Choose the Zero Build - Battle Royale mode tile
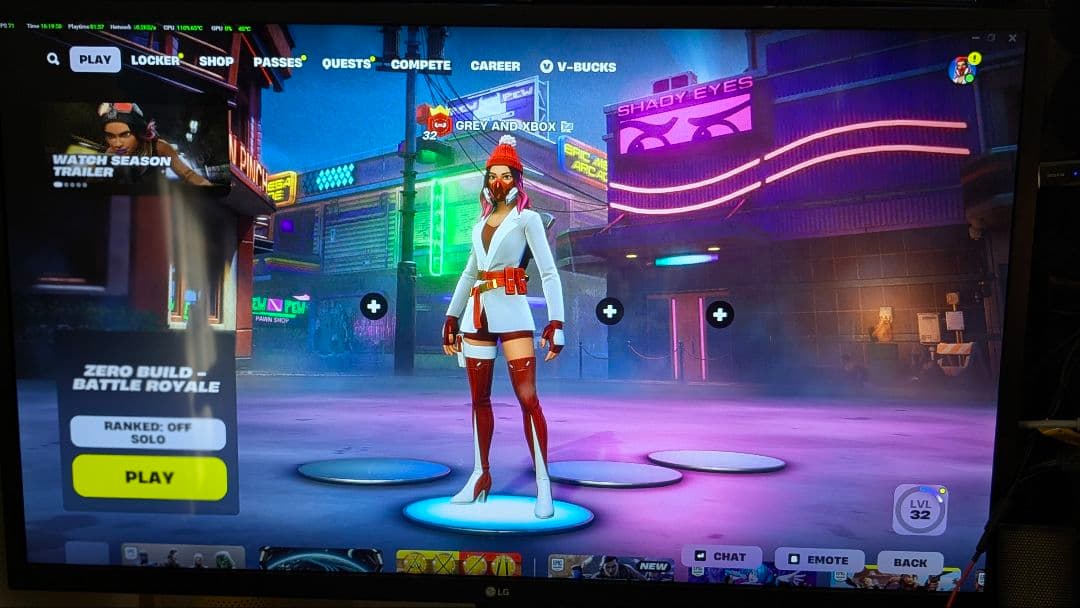Viewport: 1080px width, 608px height. pyautogui.click(x=147, y=378)
